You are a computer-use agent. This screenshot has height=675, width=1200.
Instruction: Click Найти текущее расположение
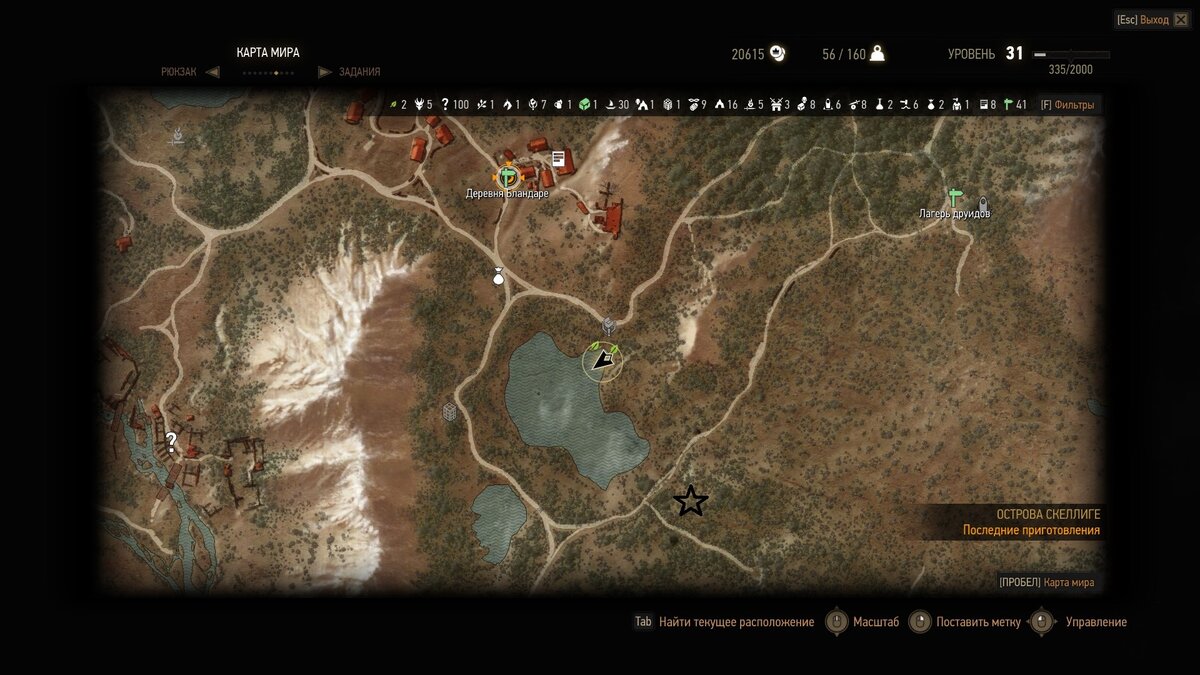click(x=736, y=622)
